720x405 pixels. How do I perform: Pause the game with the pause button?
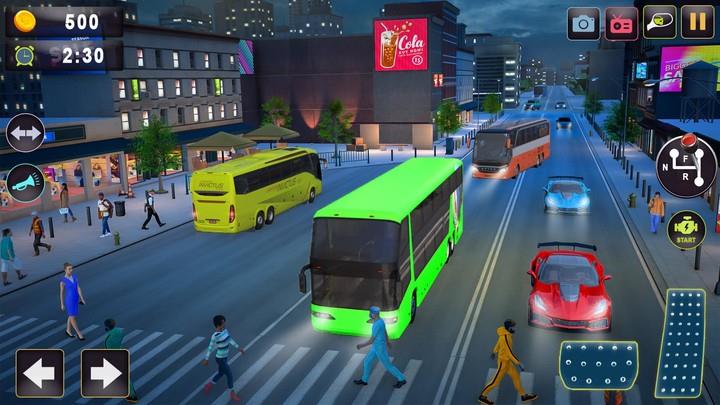click(697, 23)
